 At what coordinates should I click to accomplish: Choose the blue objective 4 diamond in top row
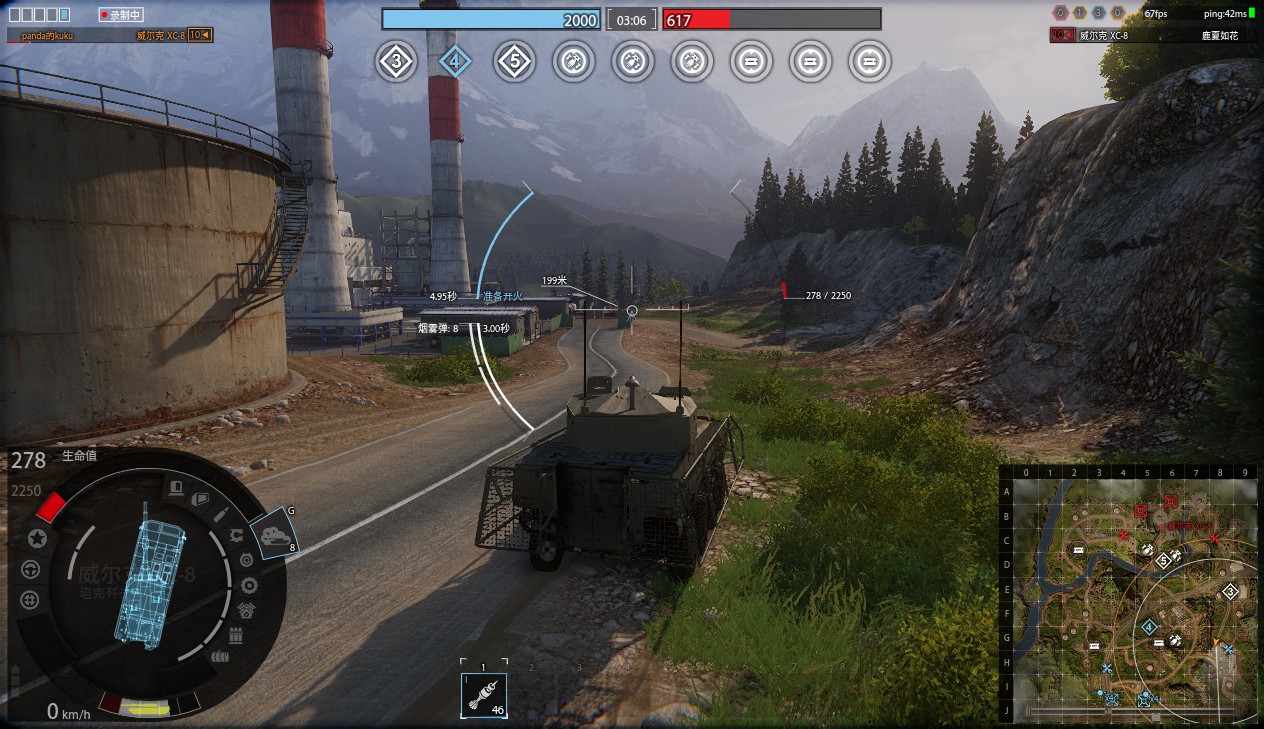coord(455,62)
